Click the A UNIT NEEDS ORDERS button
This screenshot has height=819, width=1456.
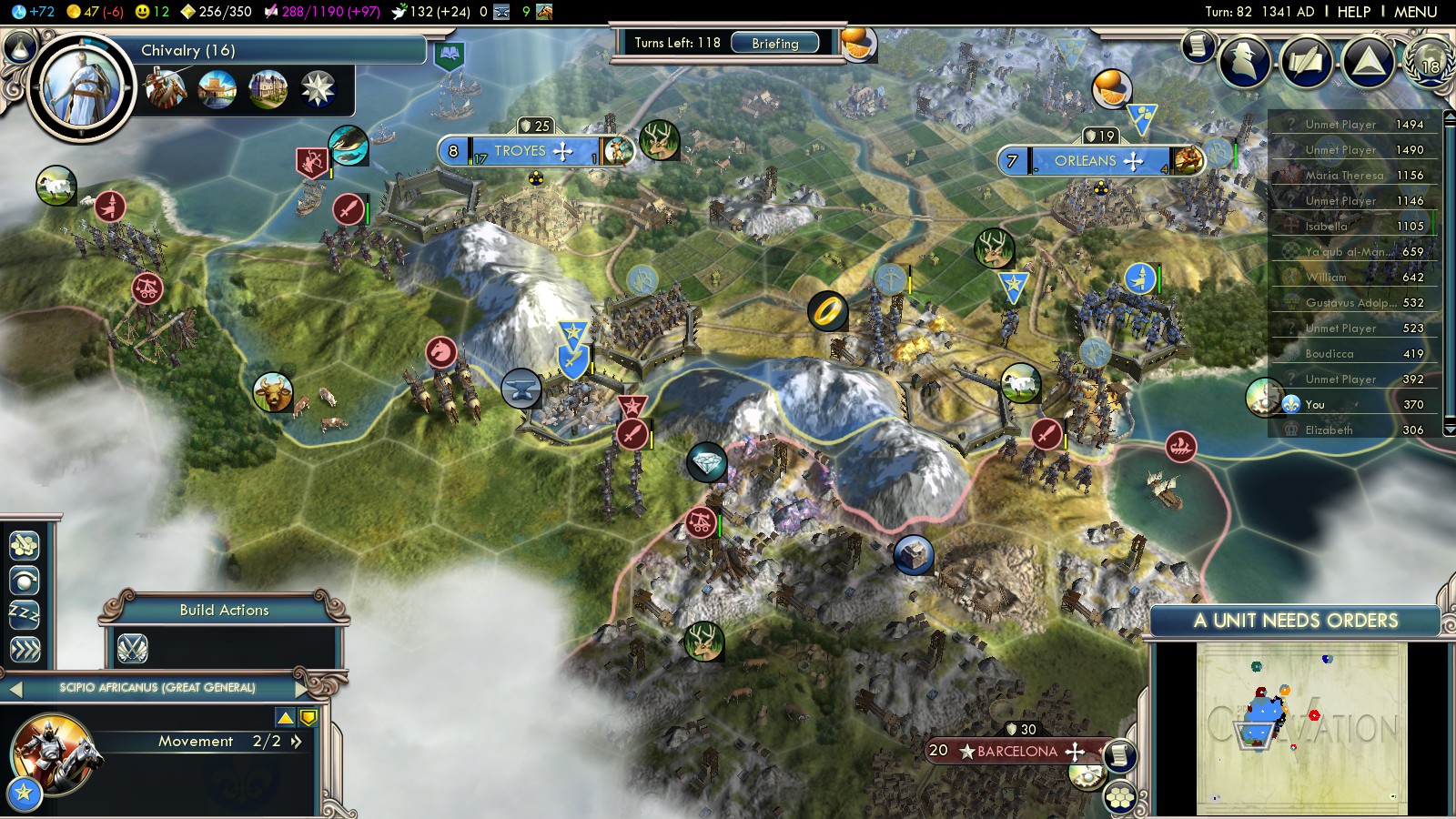point(1295,621)
